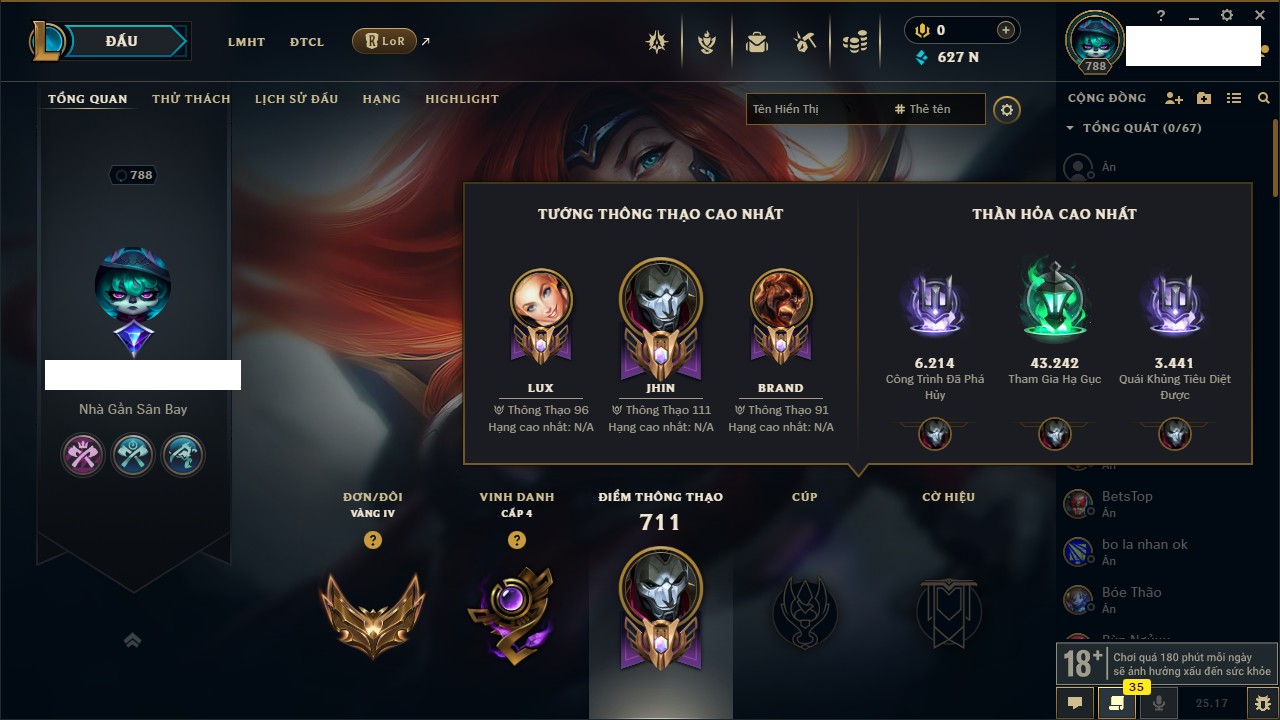Click the plus button beside RP balance

(x=1006, y=30)
